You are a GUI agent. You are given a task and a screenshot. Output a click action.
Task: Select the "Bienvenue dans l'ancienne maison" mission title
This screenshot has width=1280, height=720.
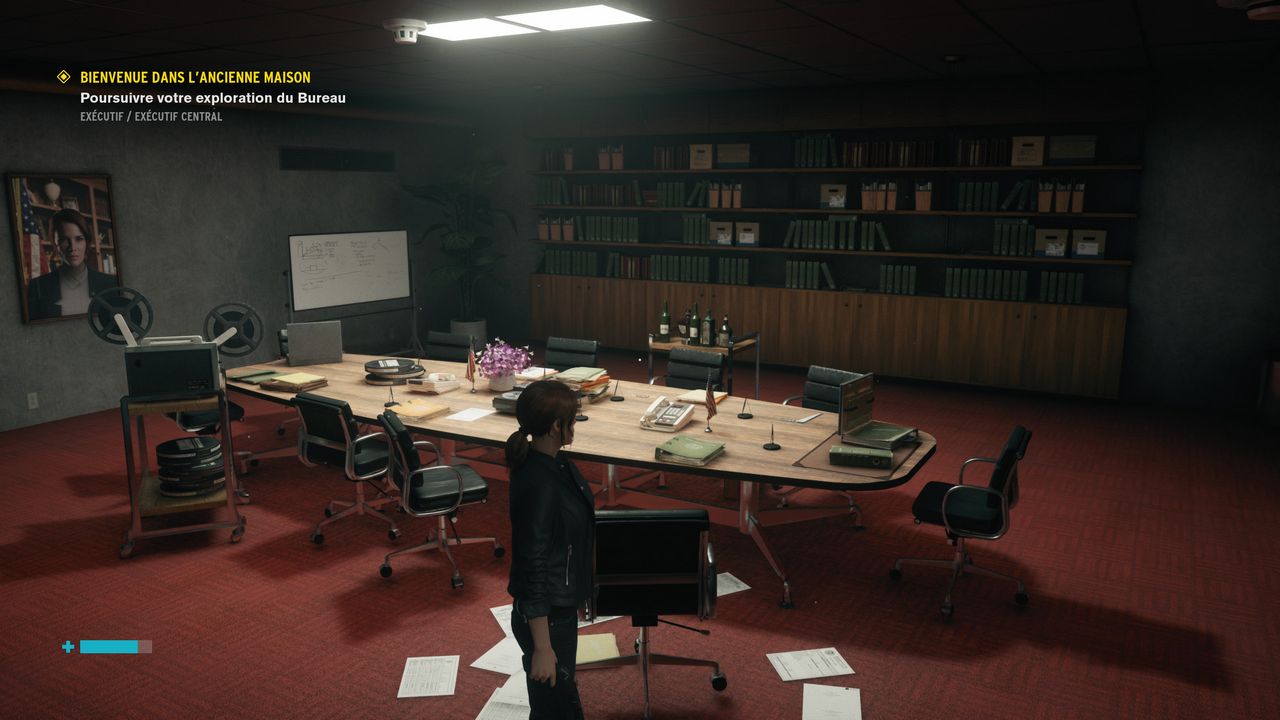pos(195,77)
